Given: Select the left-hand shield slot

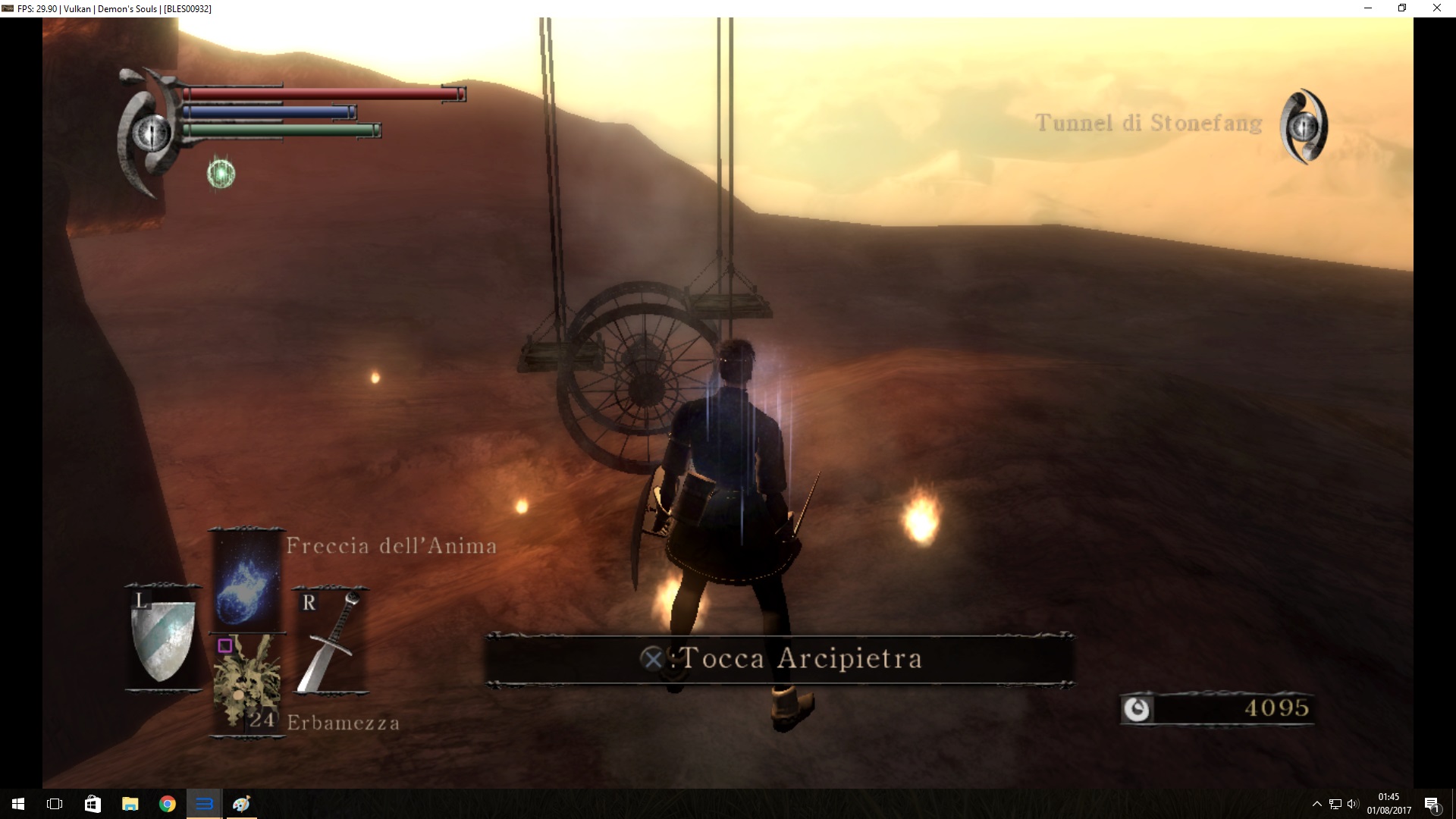Looking at the screenshot, I should click(163, 638).
